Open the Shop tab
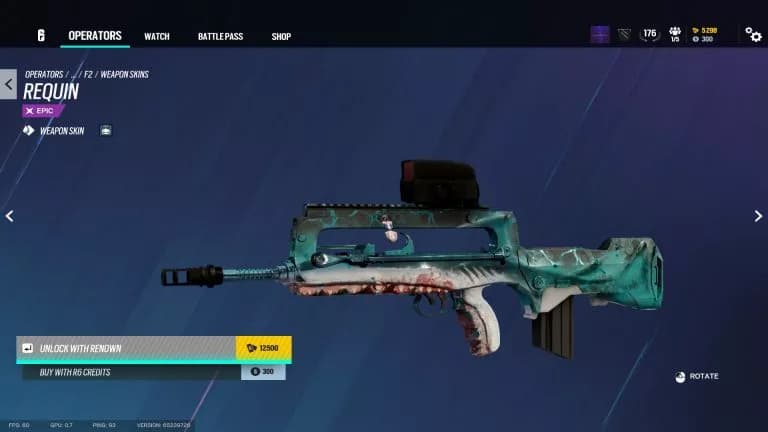Image resolution: width=768 pixels, height=432 pixels. point(281,37)
